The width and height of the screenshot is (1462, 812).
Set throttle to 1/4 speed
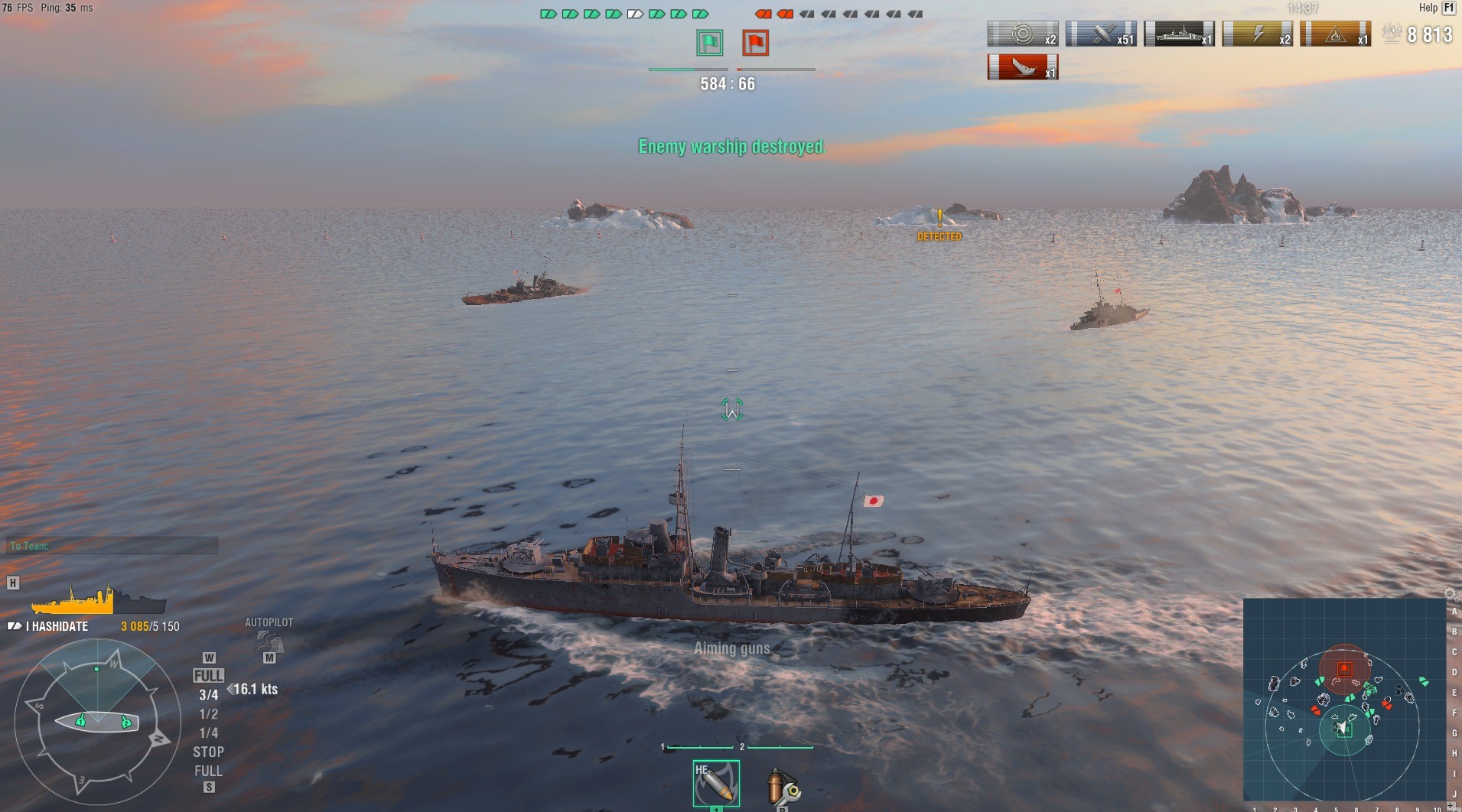pyautogui.click(x=208, y=733)
